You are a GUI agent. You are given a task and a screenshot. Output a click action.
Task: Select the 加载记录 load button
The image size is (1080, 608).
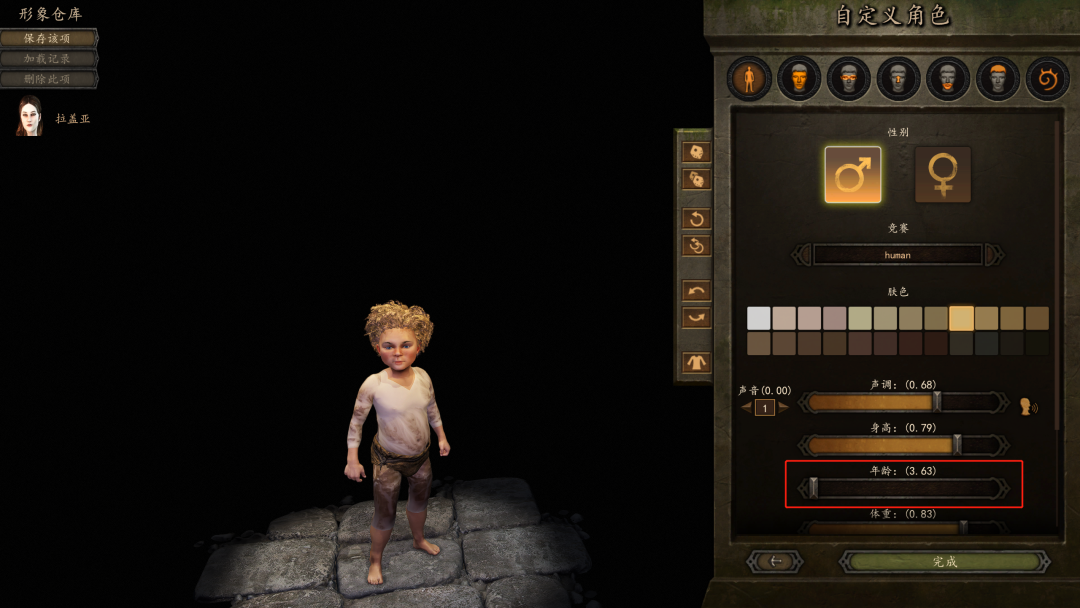(48, 58)
